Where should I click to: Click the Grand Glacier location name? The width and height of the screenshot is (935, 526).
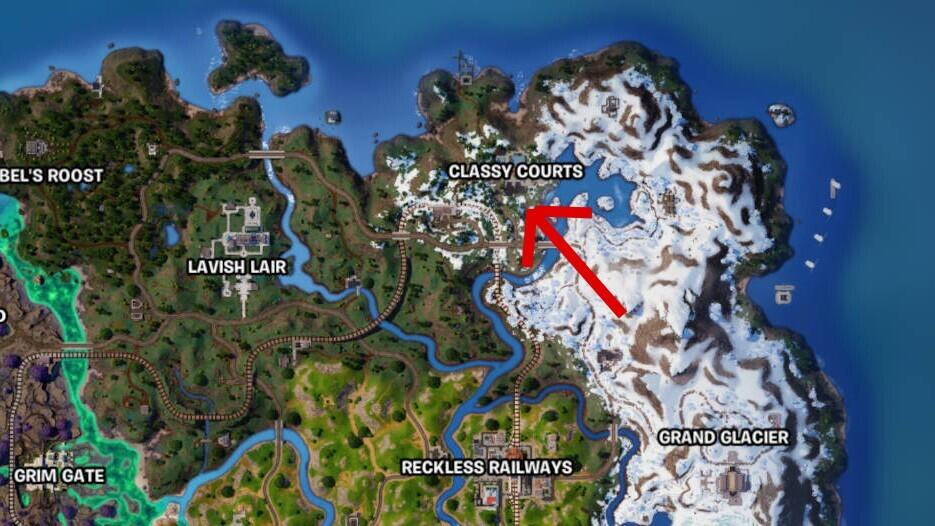tap(723, 437)
